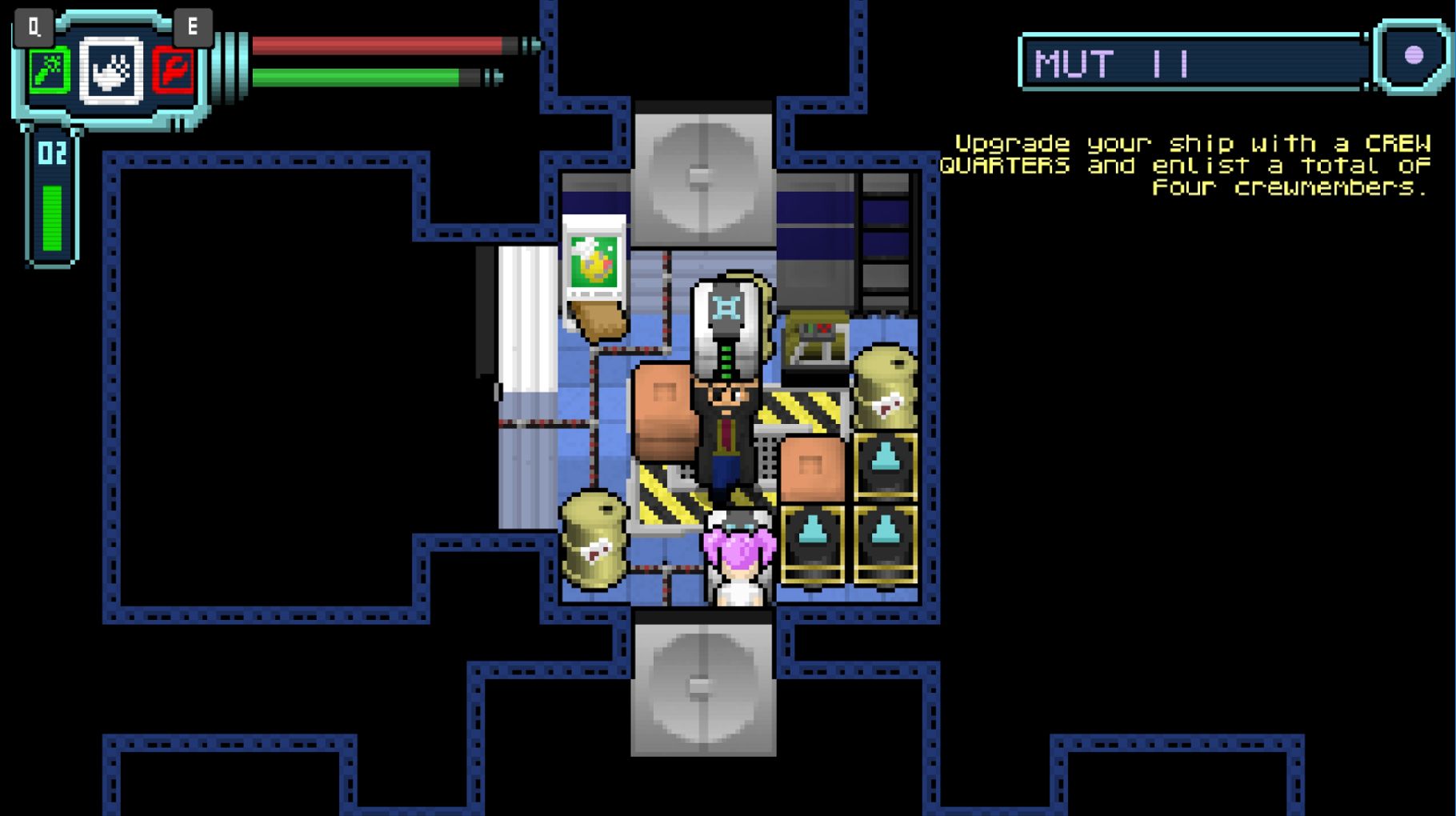Click the dark shelving unit in the top-right room
Viewport: 1456px width, 816px height.
pyautogui.click(x=884, y=232)
